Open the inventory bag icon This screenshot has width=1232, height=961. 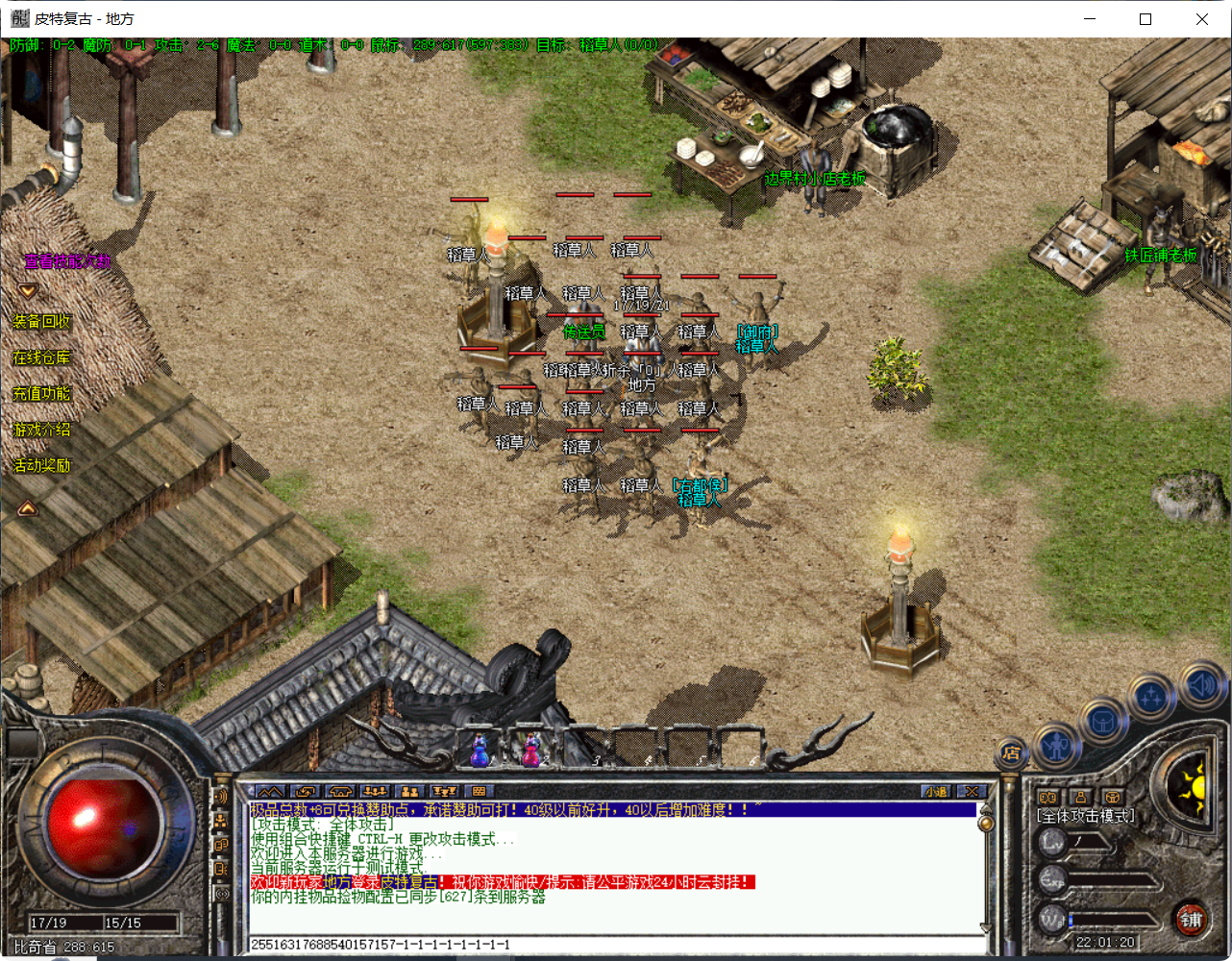(1103, 722)
